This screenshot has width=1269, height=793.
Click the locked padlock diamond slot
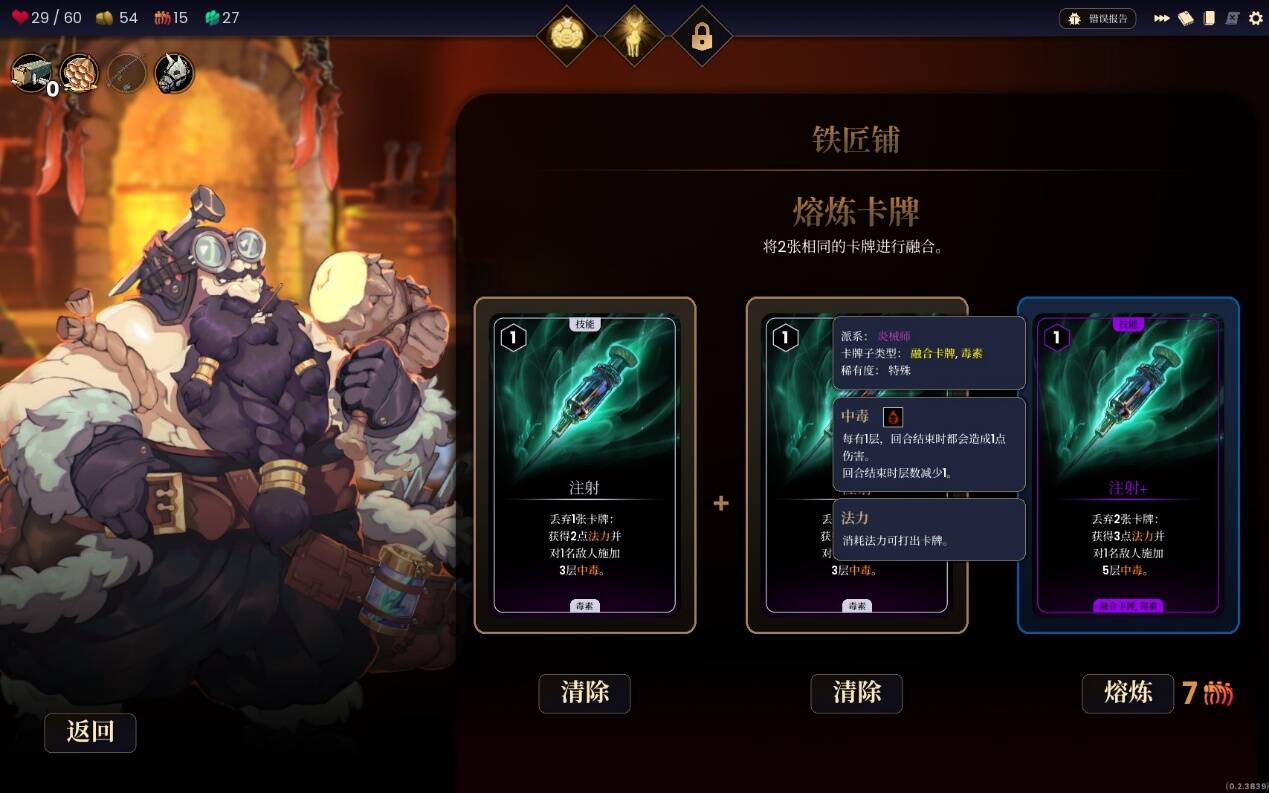pyautogui.click(x=701, y=37)
